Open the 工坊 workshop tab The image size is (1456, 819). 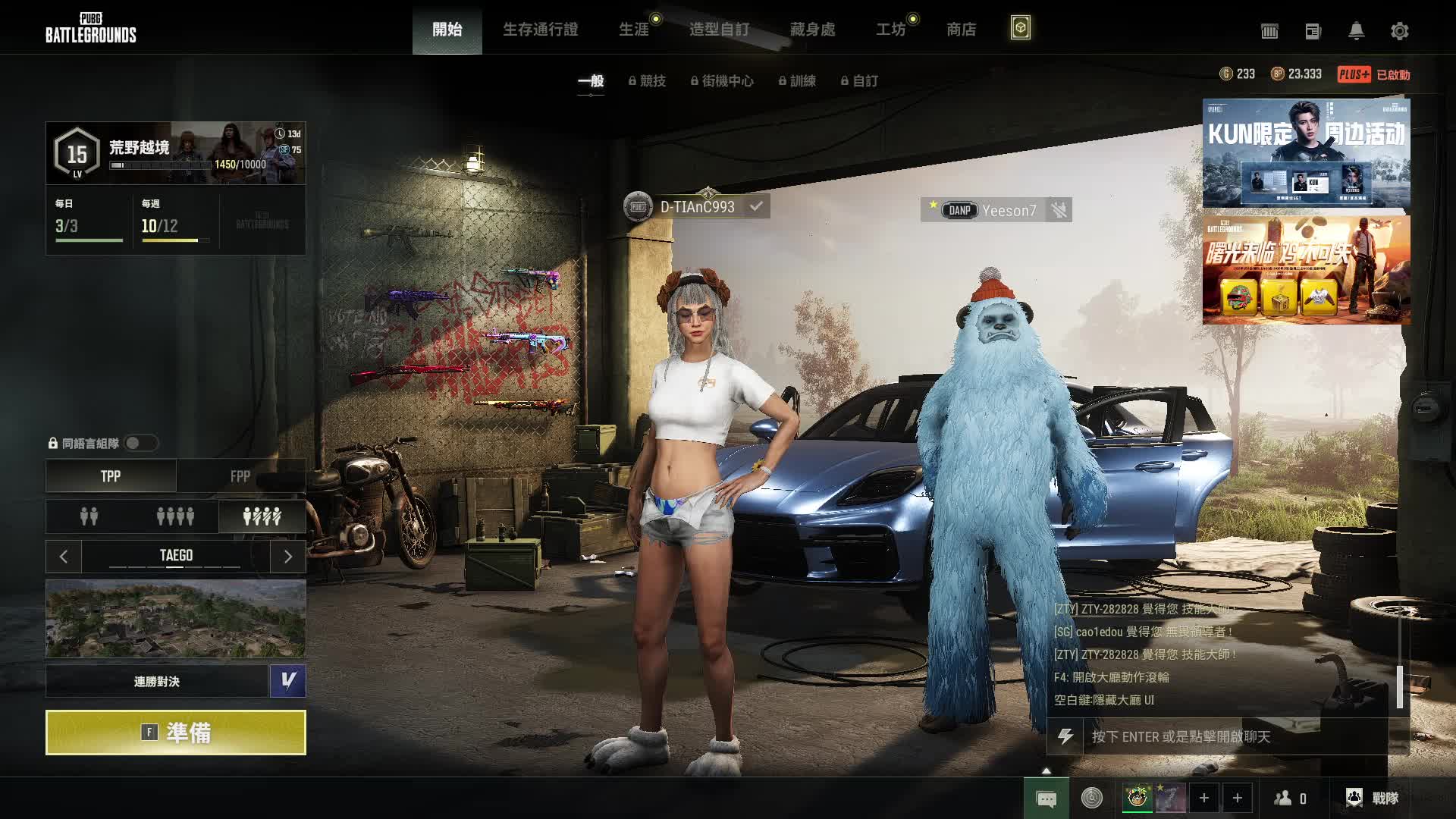[891, 30]
